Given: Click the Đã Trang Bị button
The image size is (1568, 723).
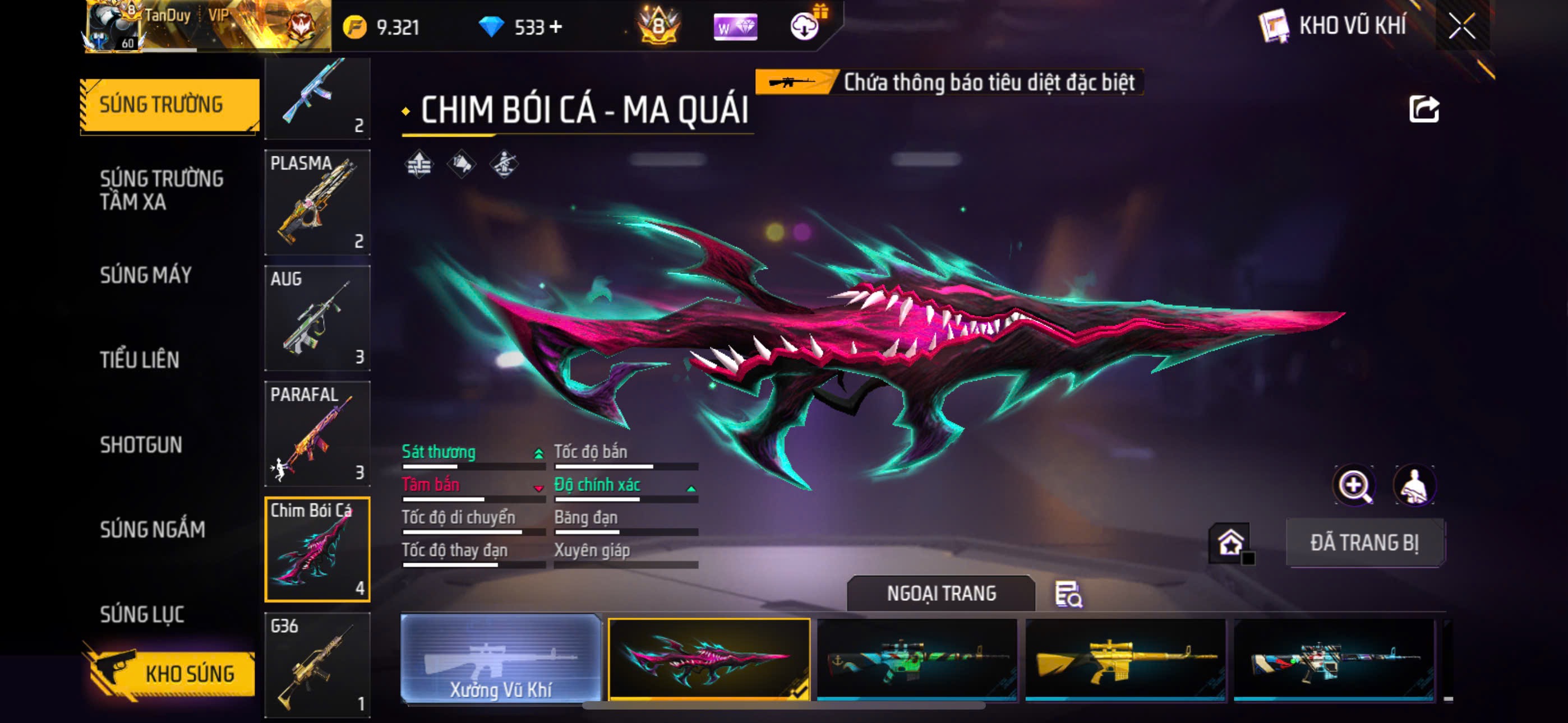Looking at the screenshot, I should pyautogui.click(x=1364, y=543).
